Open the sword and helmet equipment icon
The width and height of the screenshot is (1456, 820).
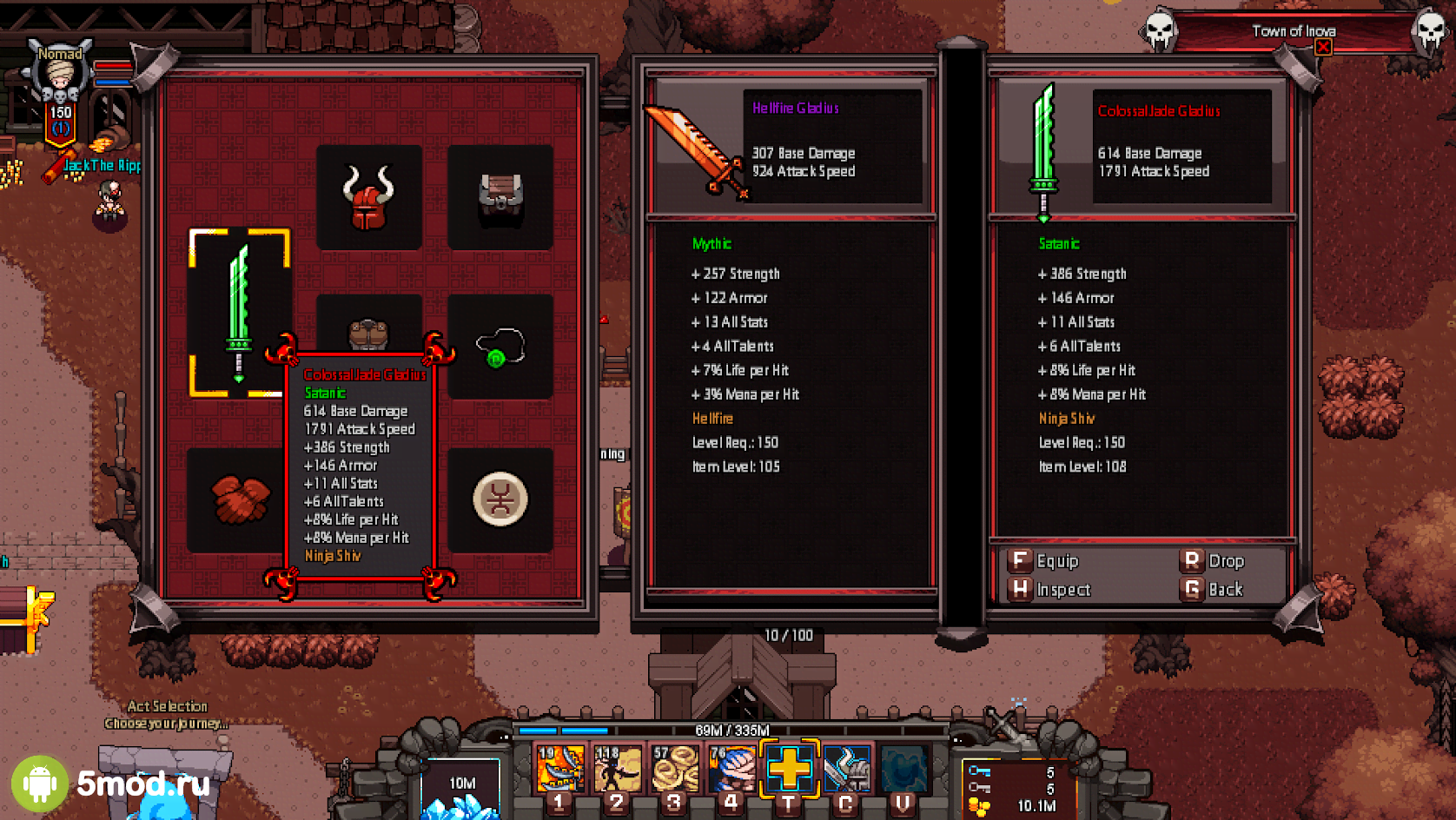(846, 770)
